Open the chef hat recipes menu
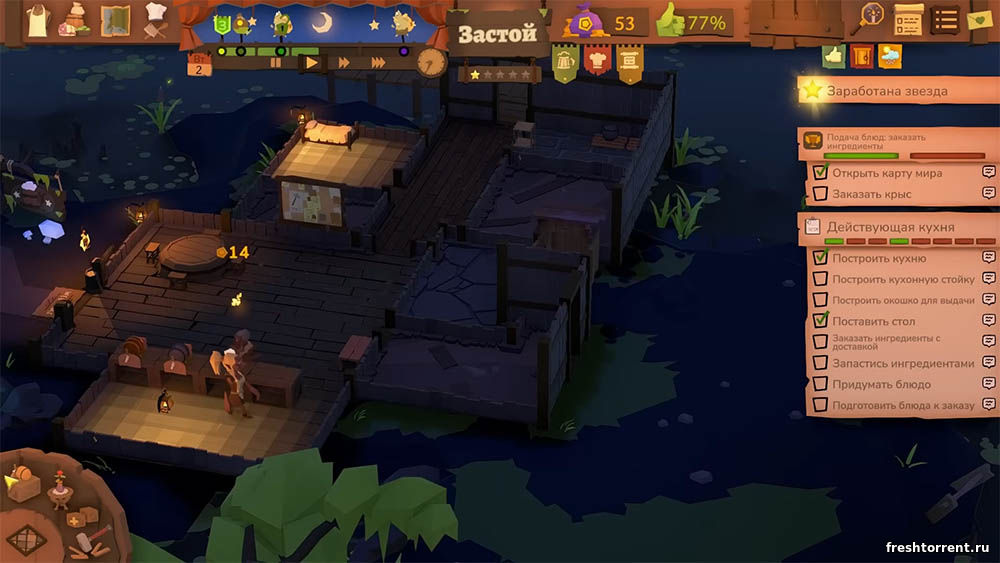The image size is (1000, 563). point(155,19)
